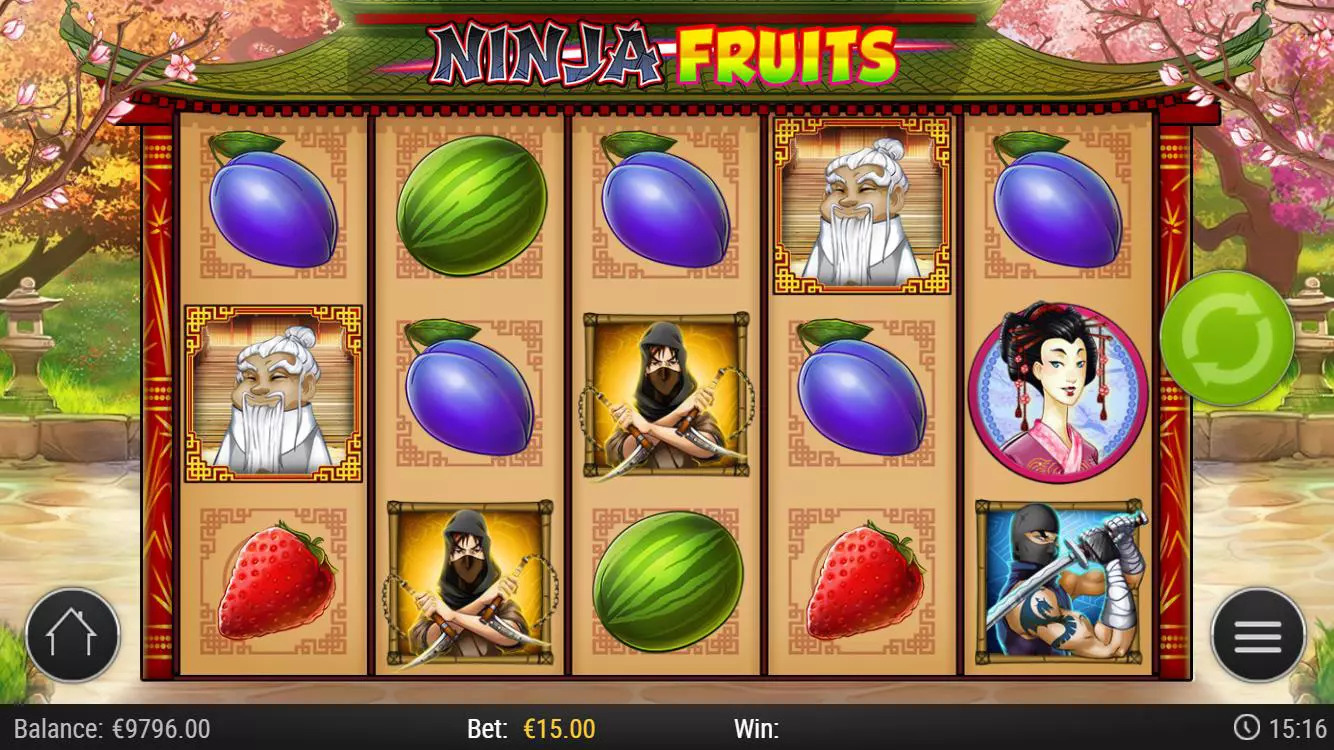
Task: Click the home icon at bottom left
Action: click(73, 635)
